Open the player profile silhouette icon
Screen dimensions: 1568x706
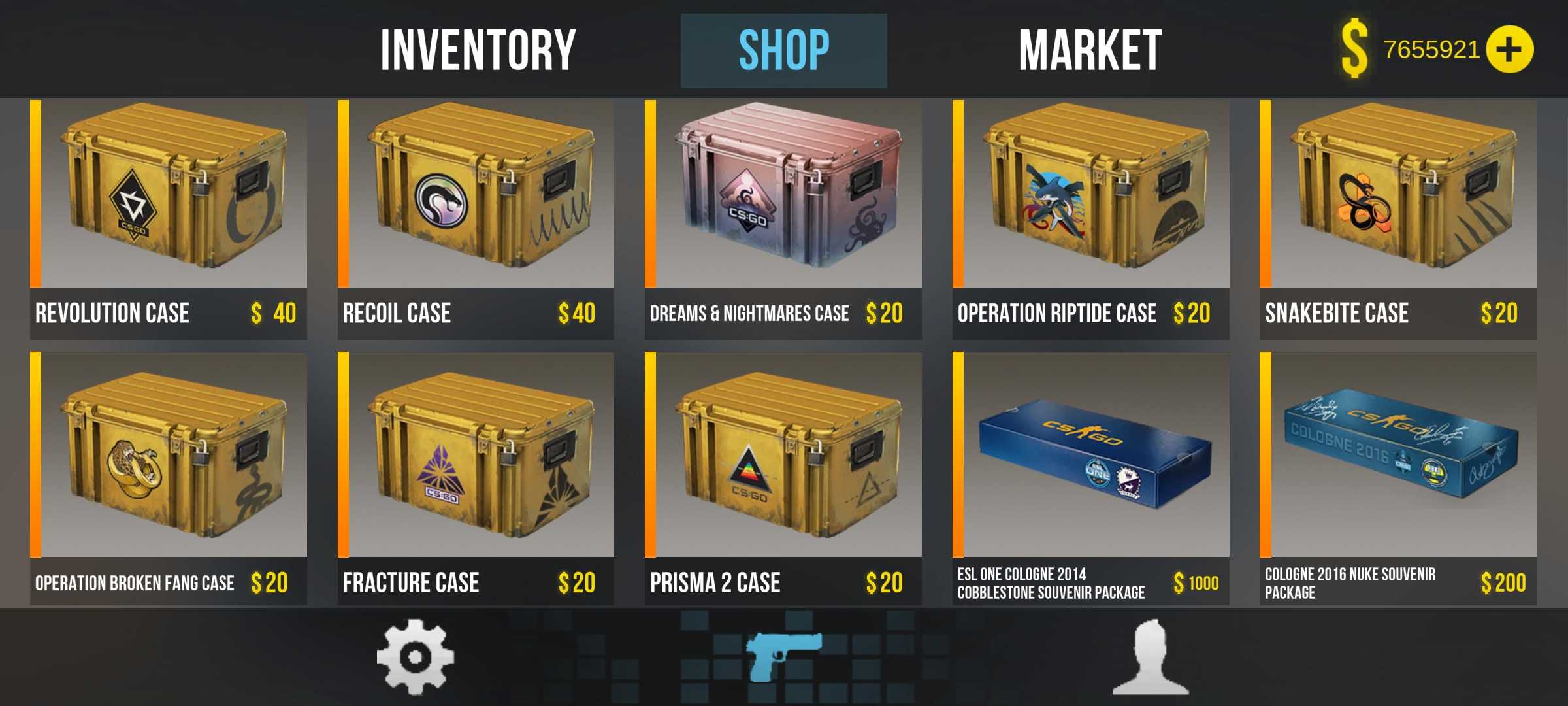click(1151, 657)
